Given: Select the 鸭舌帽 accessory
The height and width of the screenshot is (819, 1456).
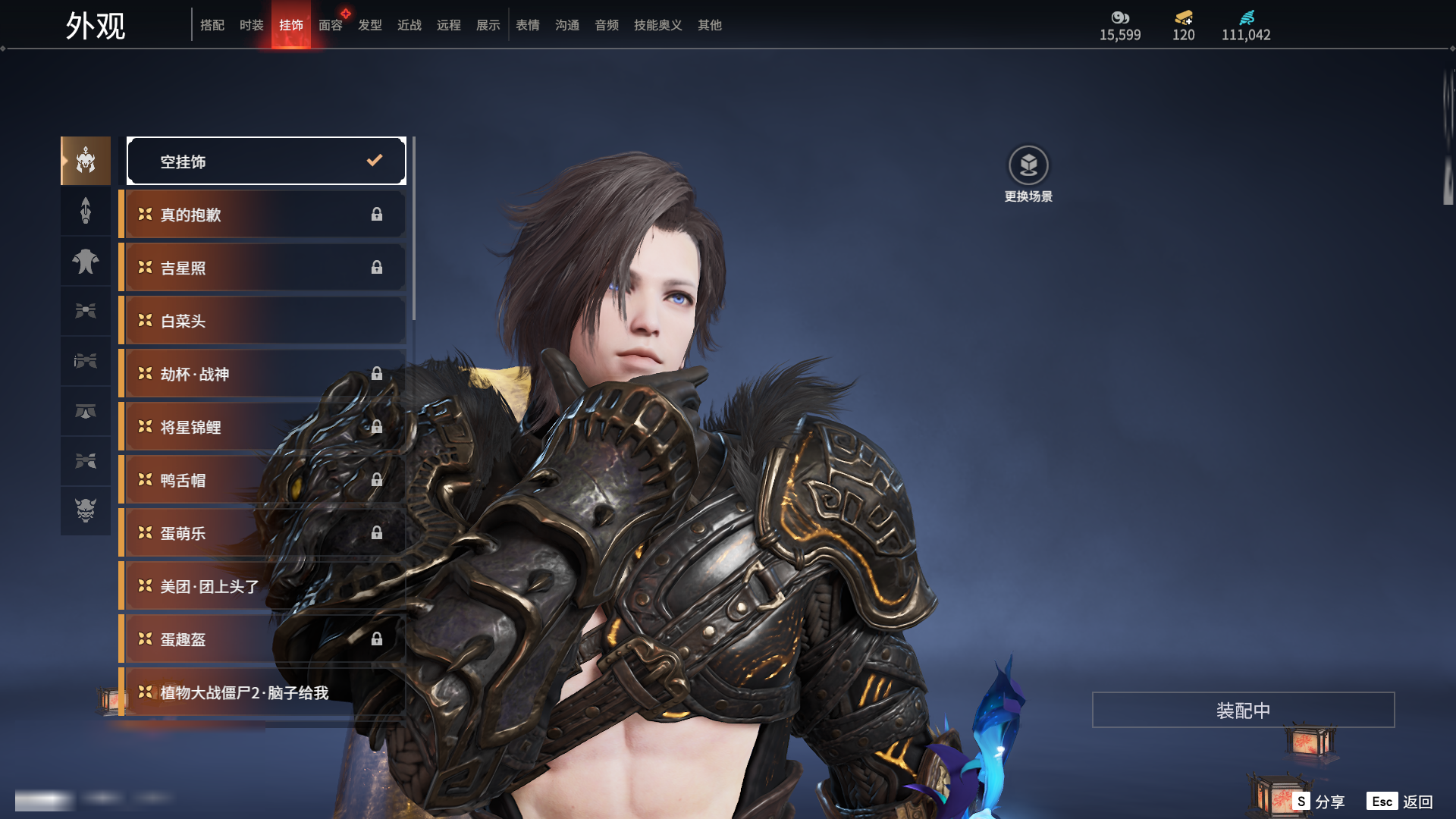Looking at the screenshot, I should pos(262,480).
